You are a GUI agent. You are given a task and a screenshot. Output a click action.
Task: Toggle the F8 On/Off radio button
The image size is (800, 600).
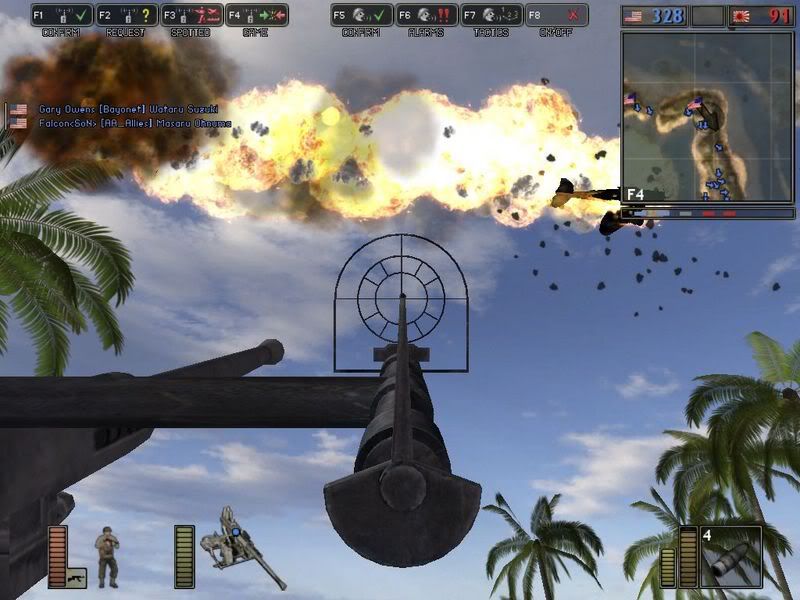click(x=556, y=16)
